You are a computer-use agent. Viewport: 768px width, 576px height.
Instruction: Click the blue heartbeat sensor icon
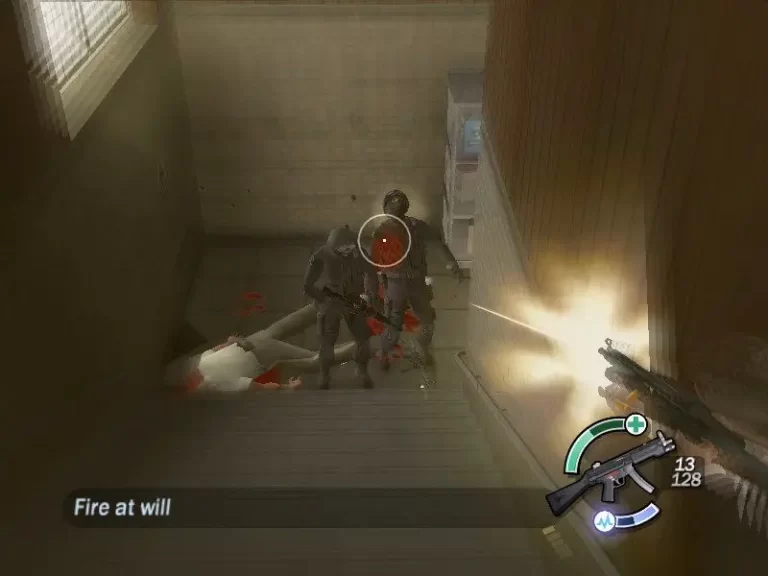pyautogui.click(x=607, y=521)
